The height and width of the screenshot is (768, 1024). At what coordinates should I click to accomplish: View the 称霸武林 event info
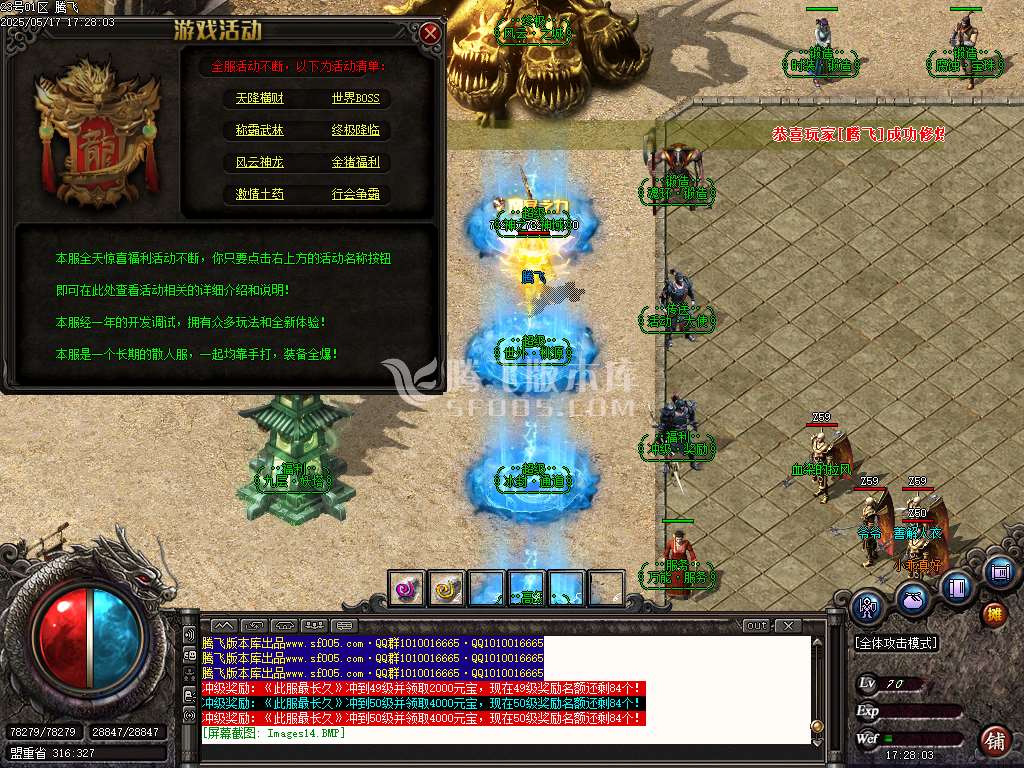[x=260, y=130]
